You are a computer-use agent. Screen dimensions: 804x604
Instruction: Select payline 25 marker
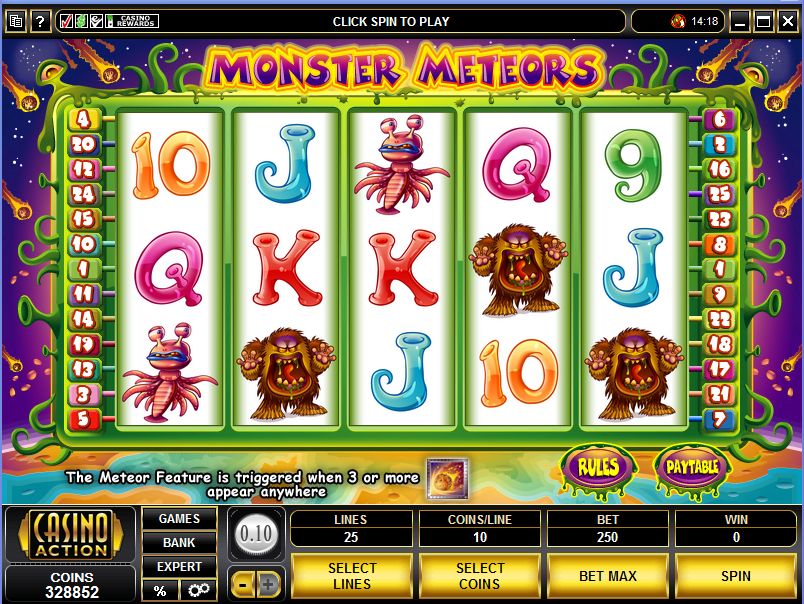coord(719,194)
